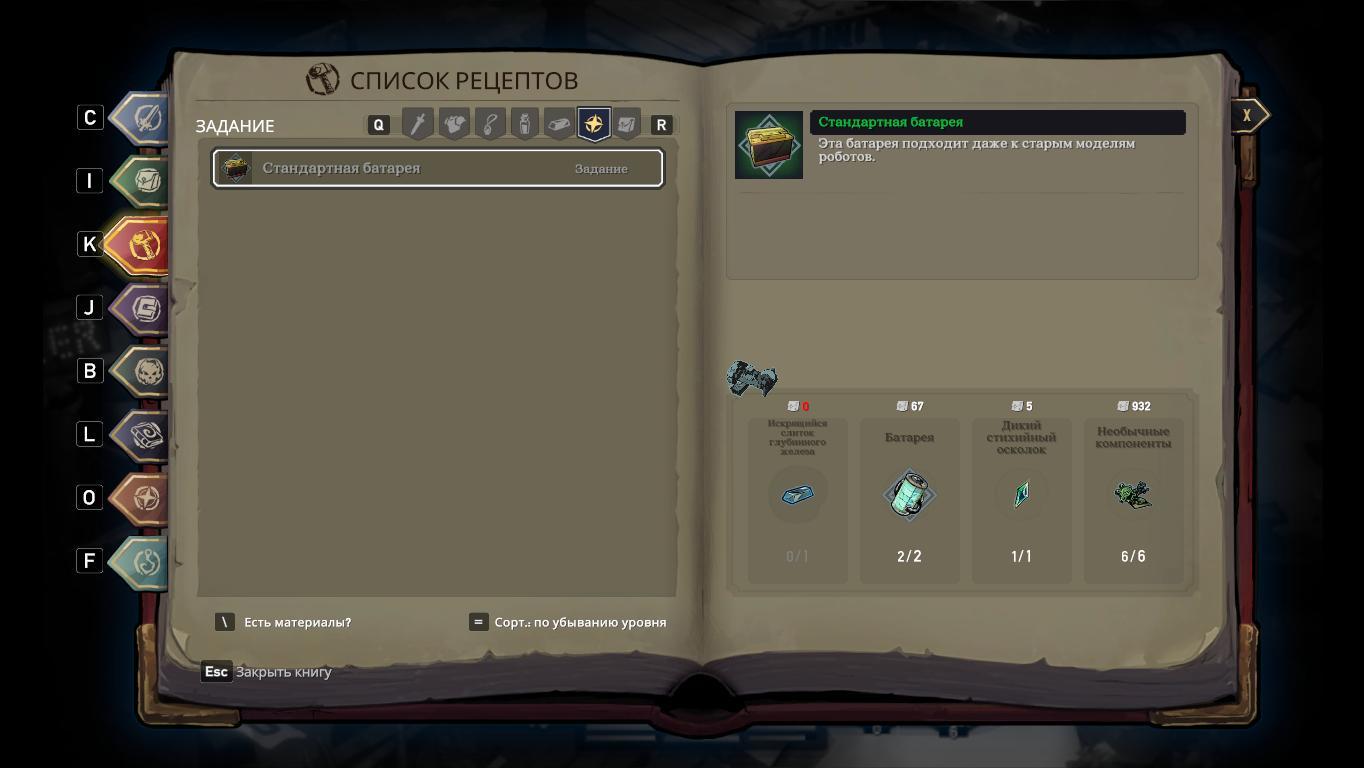The height and width of the screenshot is (768, 1364).
Task: Select the compass star quest recipe tab
Action: tap(594, 125)
